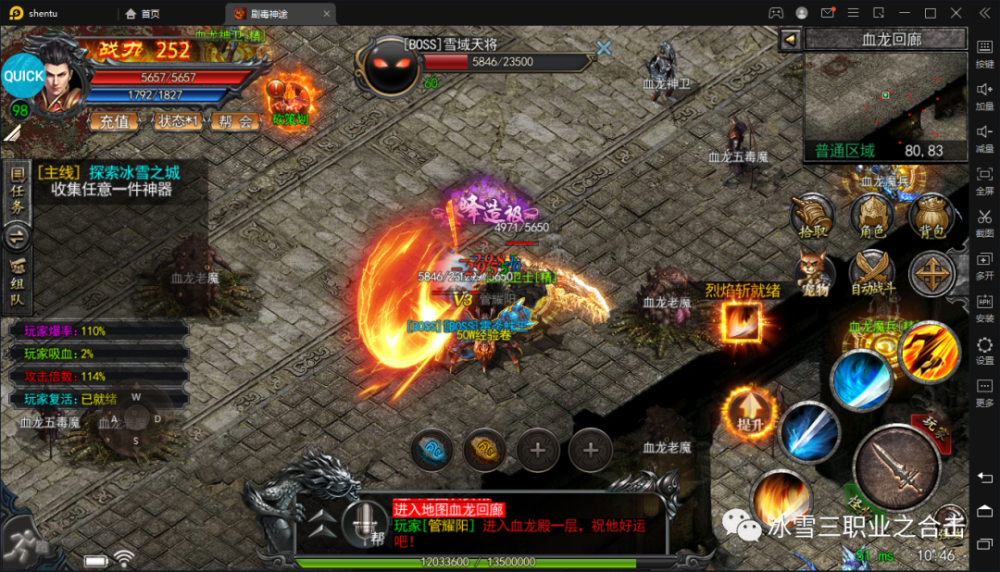Collapse the minimap with the arrow button

pyautogui.click(x=790, y=39)
